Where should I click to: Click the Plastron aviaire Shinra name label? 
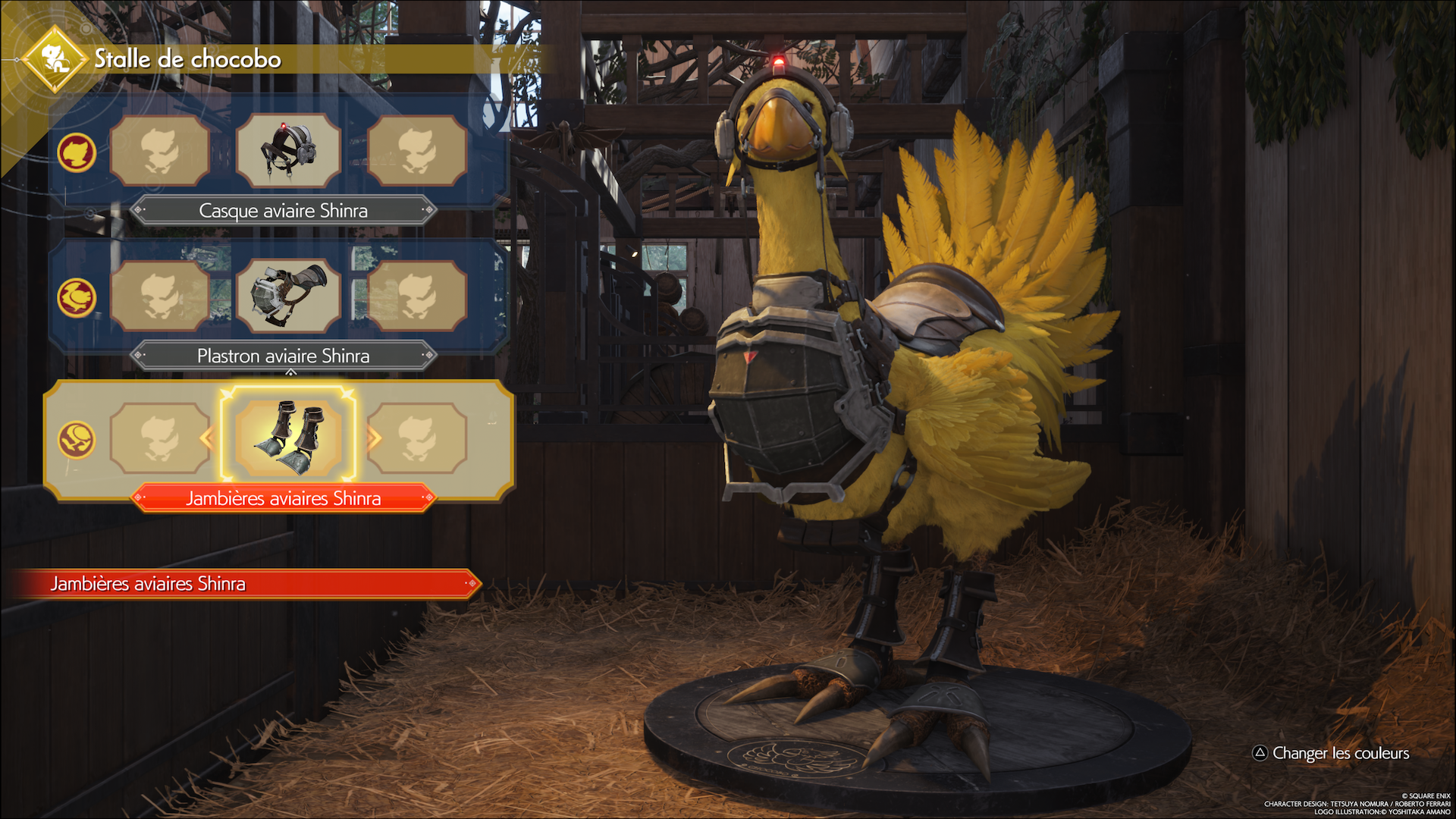(x=283, y=356)
